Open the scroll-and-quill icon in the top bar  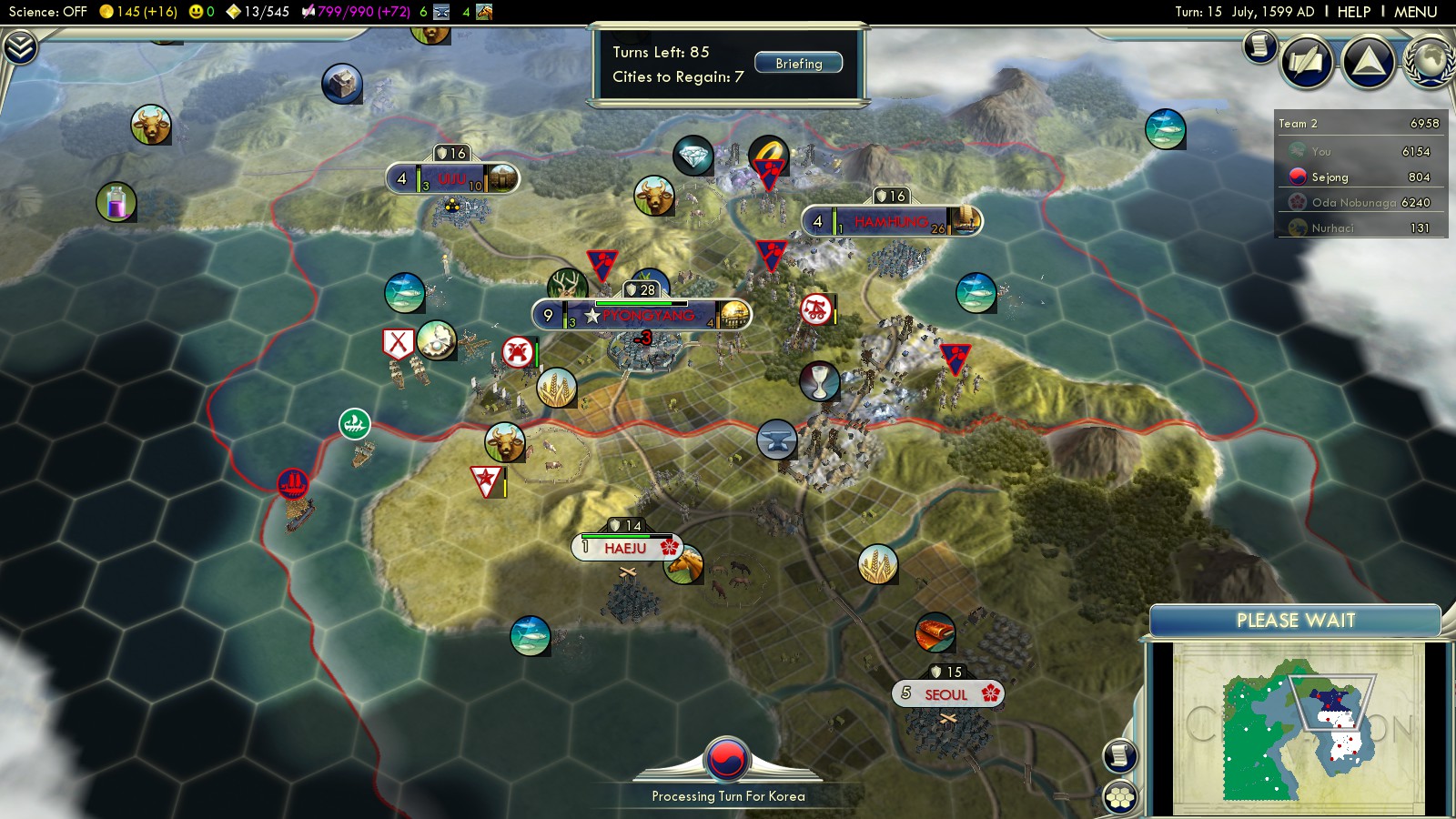pos(1307,61)
